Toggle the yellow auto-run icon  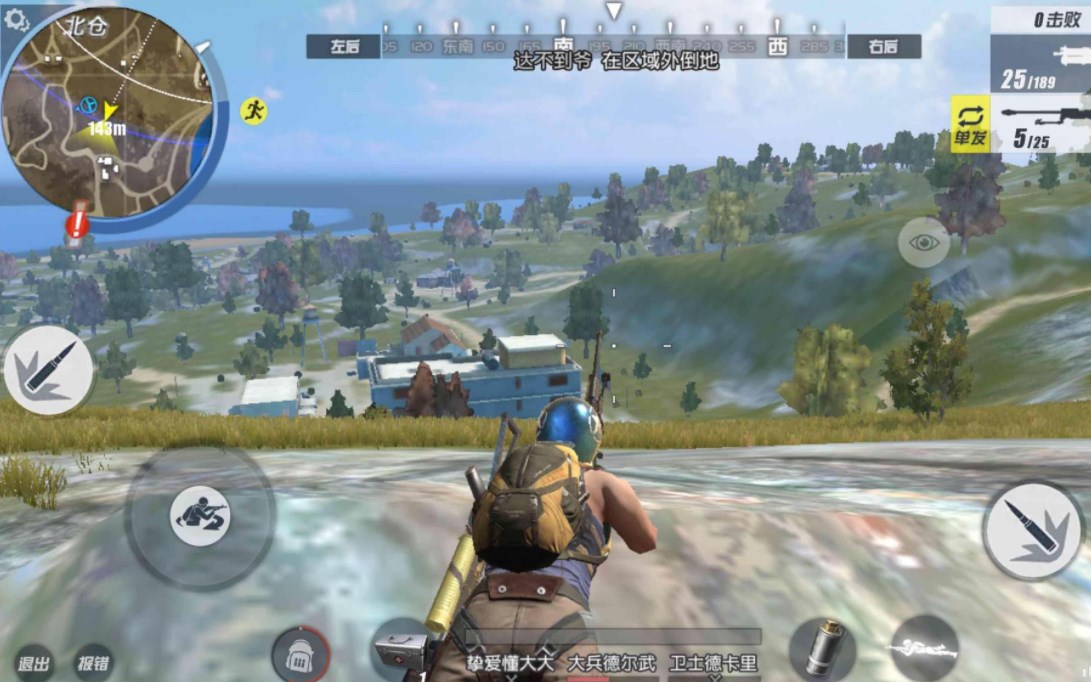254,111
